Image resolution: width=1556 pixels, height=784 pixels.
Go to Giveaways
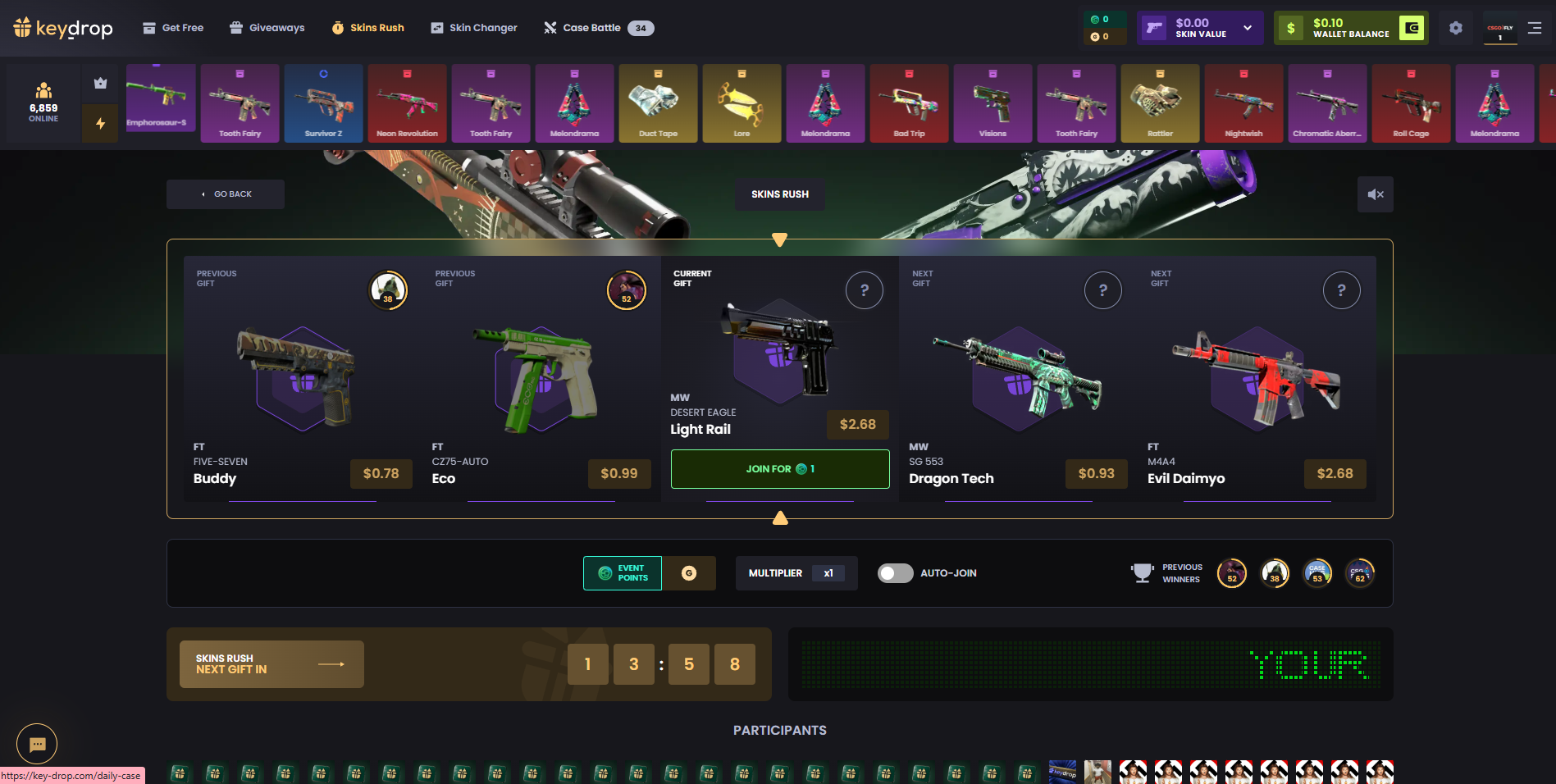267,28
